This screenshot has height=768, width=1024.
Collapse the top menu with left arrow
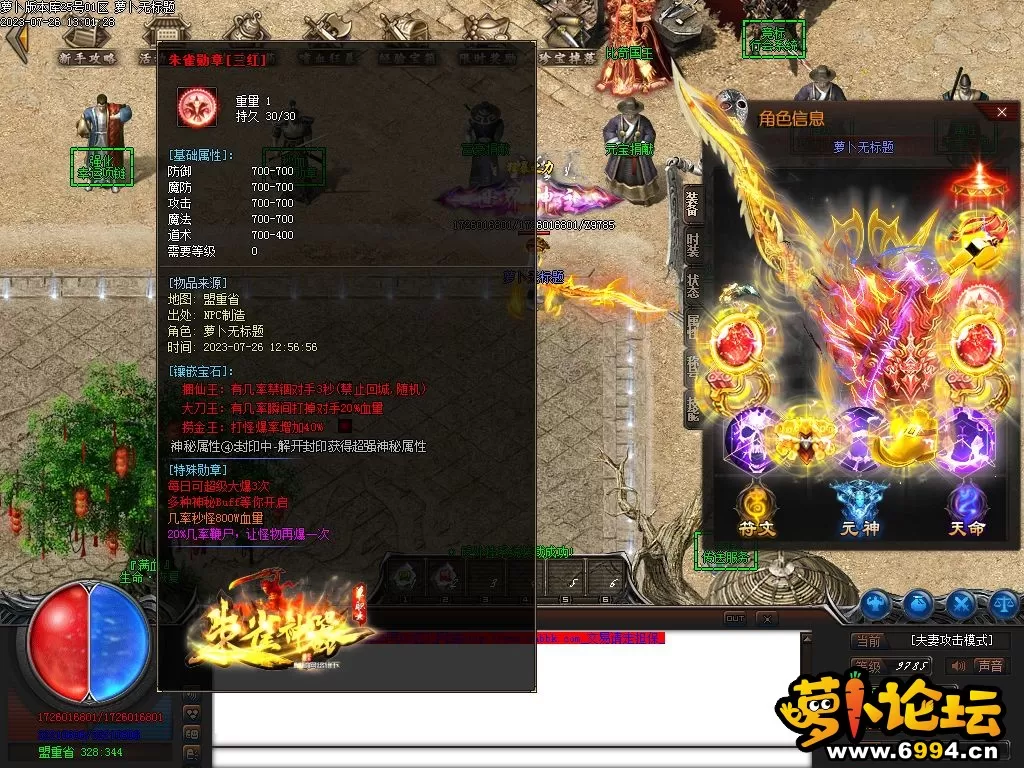(x=16, y=42)
